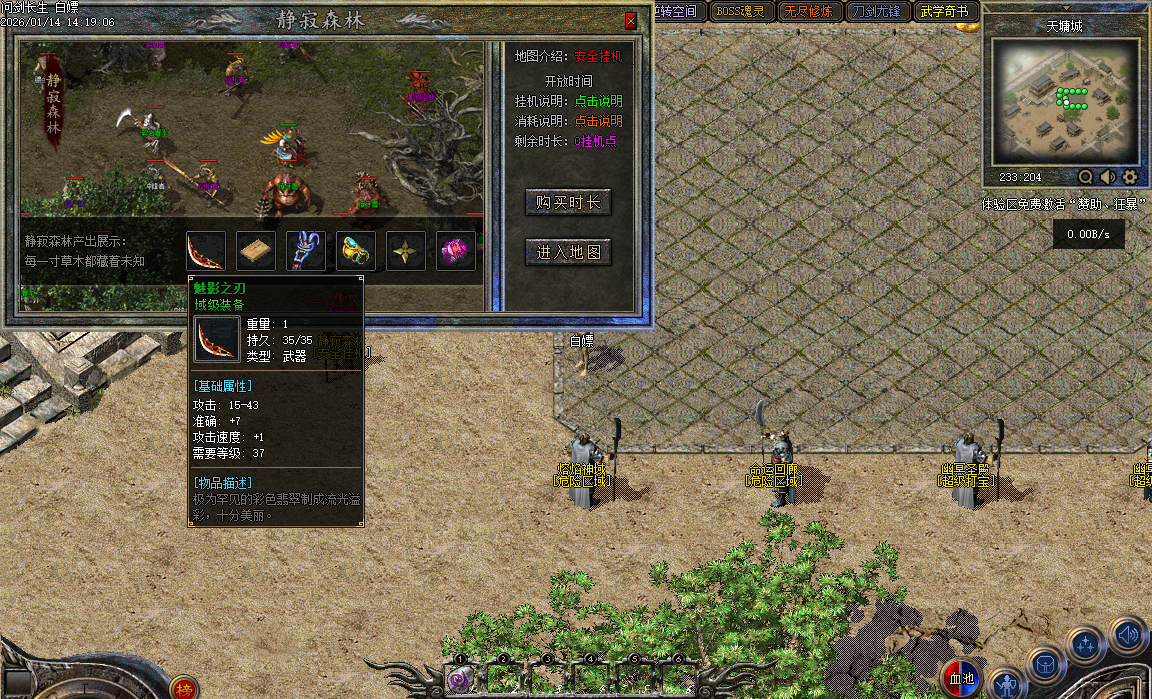Toggle the minimap speaker sound icon

1108,177
